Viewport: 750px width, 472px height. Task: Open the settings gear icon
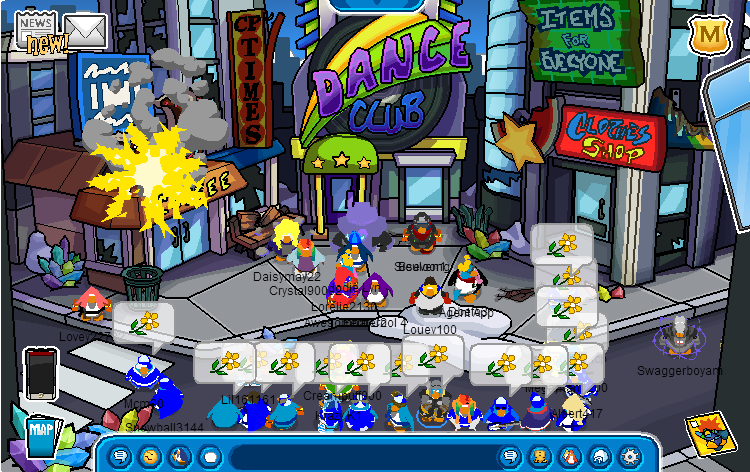tap(629, 457)
